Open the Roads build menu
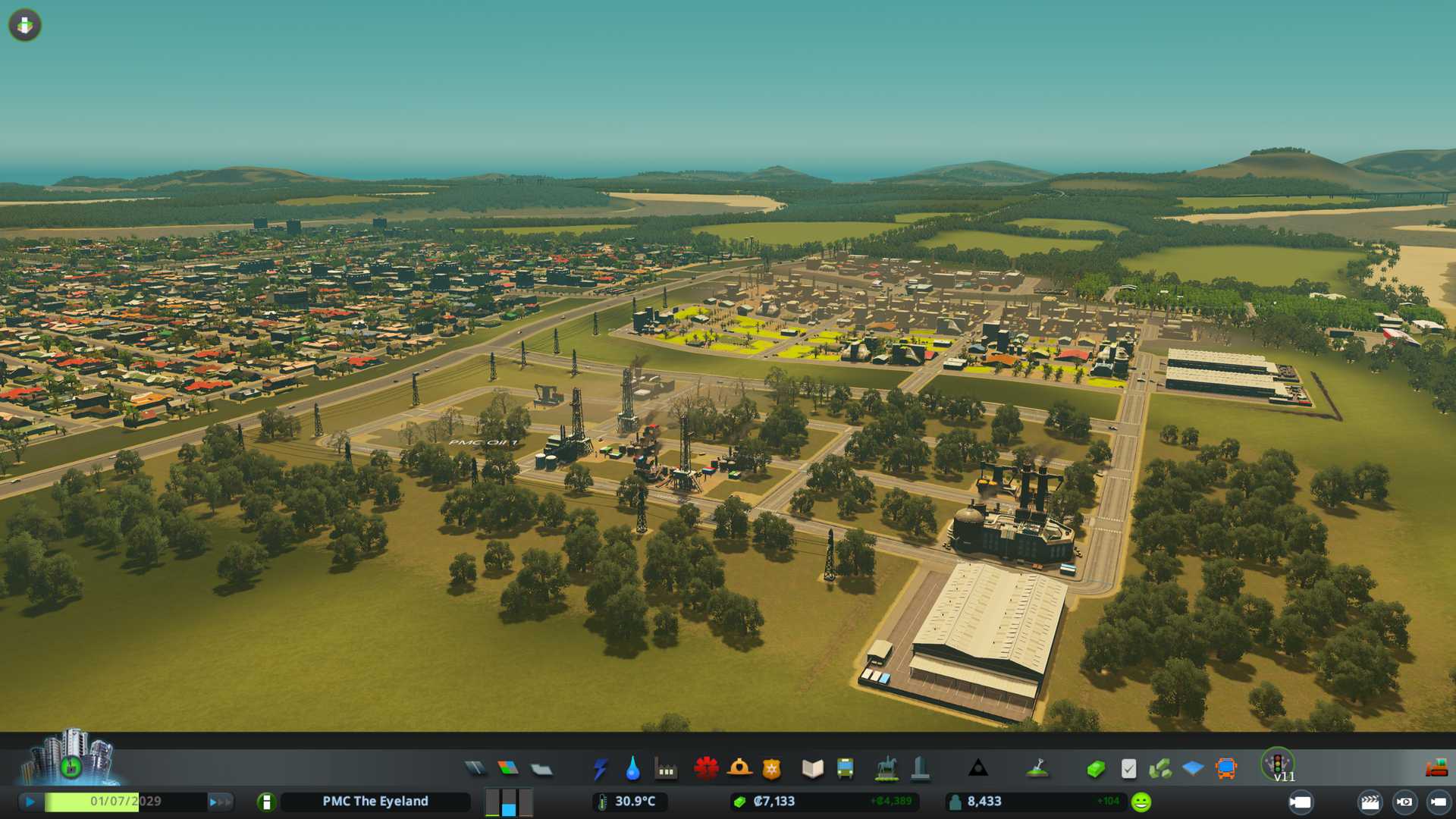Image resolution: width=1456 pixels, height=819 pixels. click(475, 769)
